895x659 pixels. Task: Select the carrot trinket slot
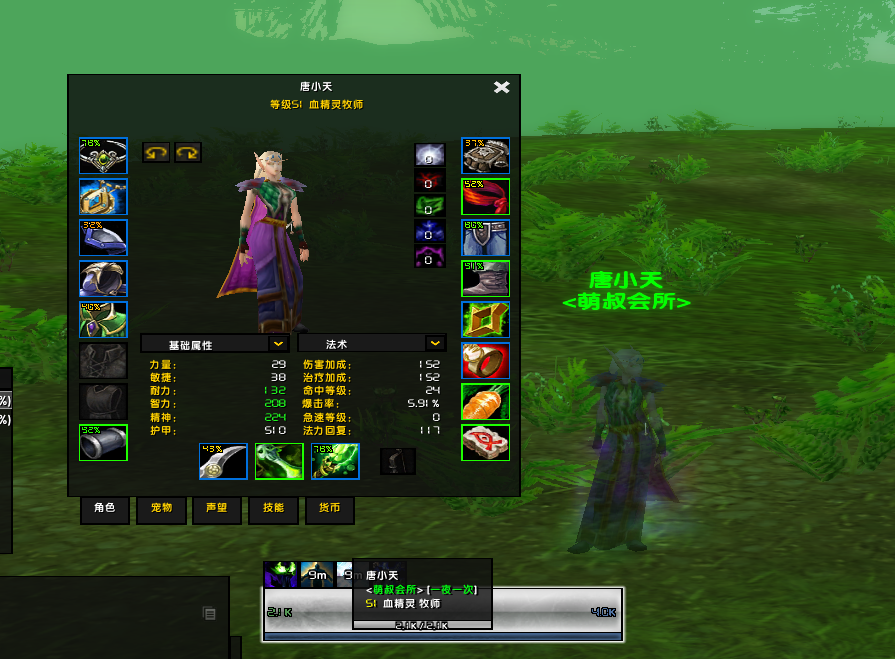pyautogui.click(x=486, y=402)
